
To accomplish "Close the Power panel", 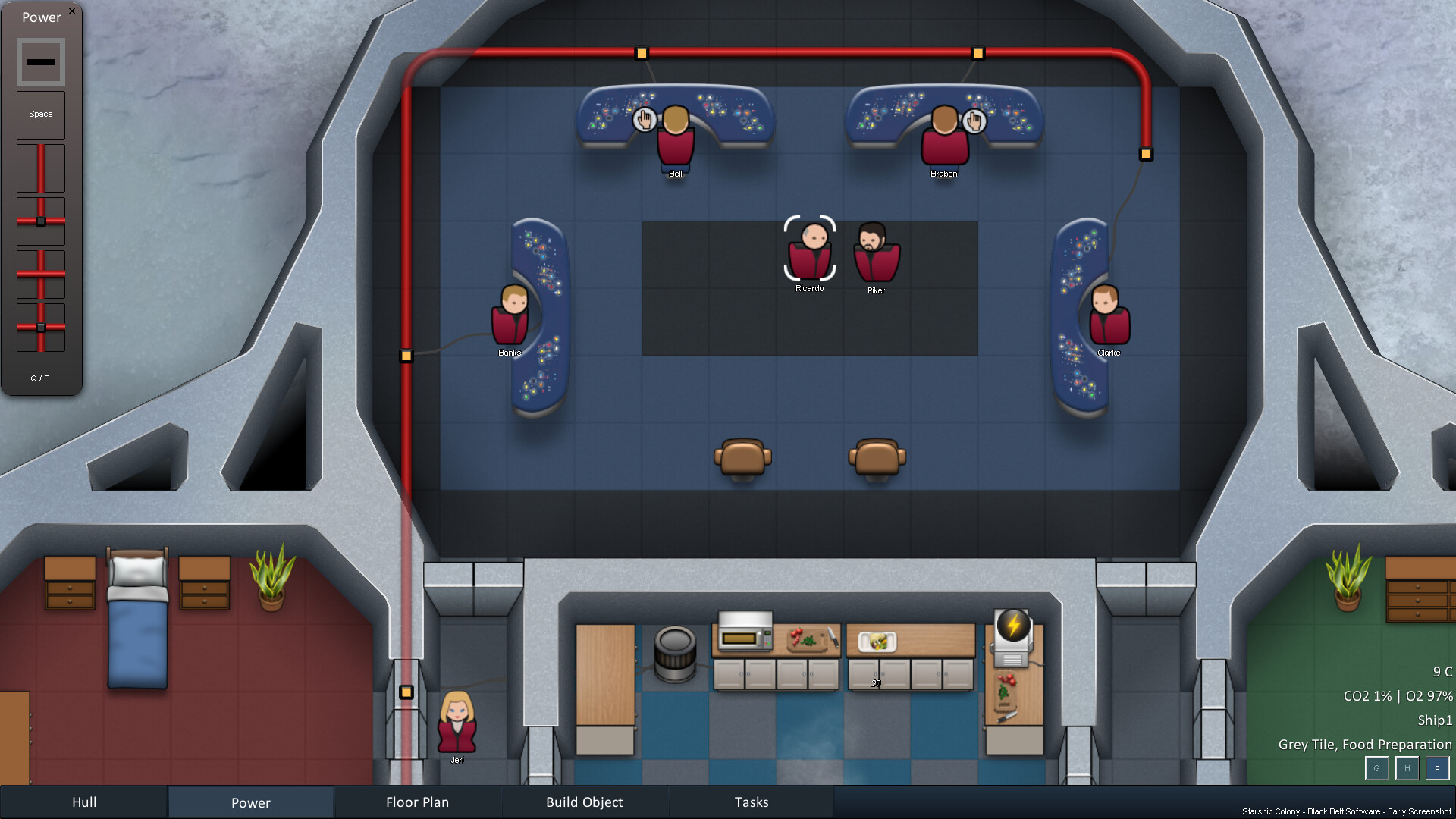I will point(72,11).
